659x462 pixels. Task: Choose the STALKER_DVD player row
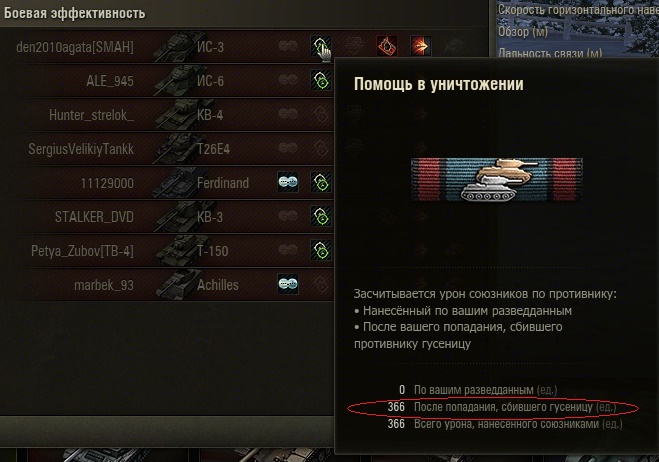[93, 217]
